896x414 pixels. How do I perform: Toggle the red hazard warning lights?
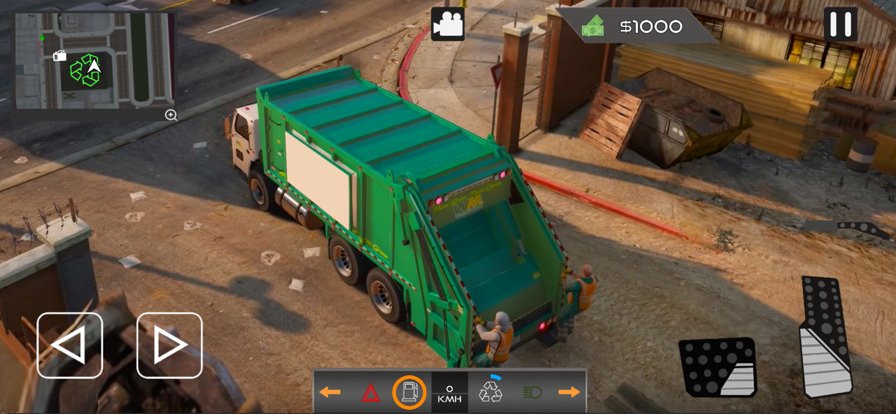(370, 392)
